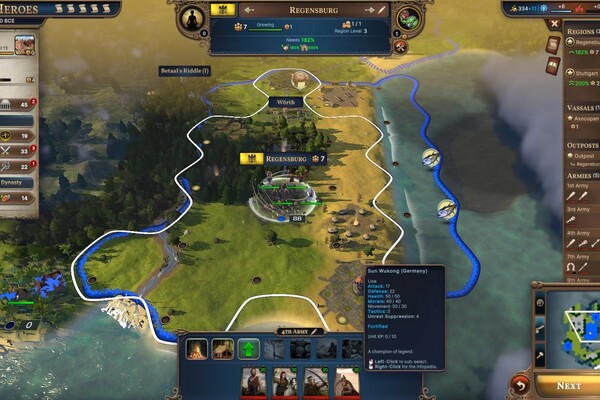The image size is (600, 400).
Task: Activate the tent encampment army action
Action: pos(222,349)
